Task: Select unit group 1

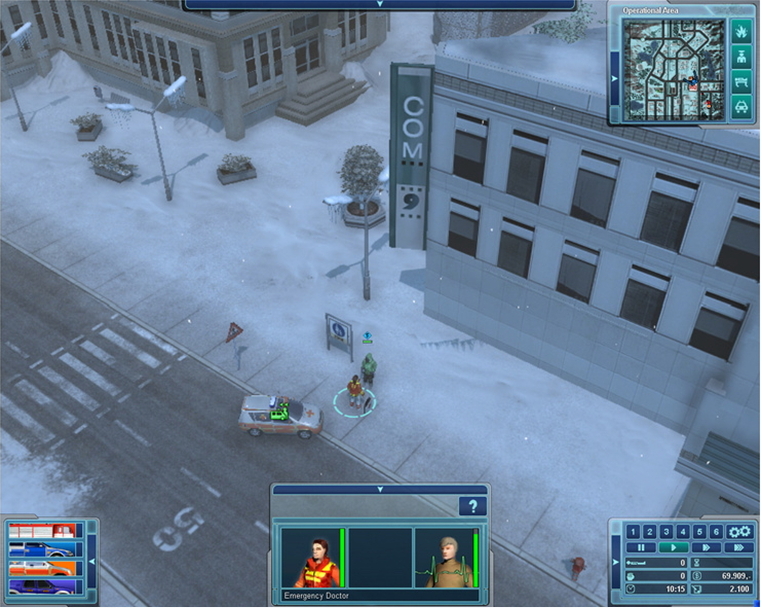Action: (633, 532)
